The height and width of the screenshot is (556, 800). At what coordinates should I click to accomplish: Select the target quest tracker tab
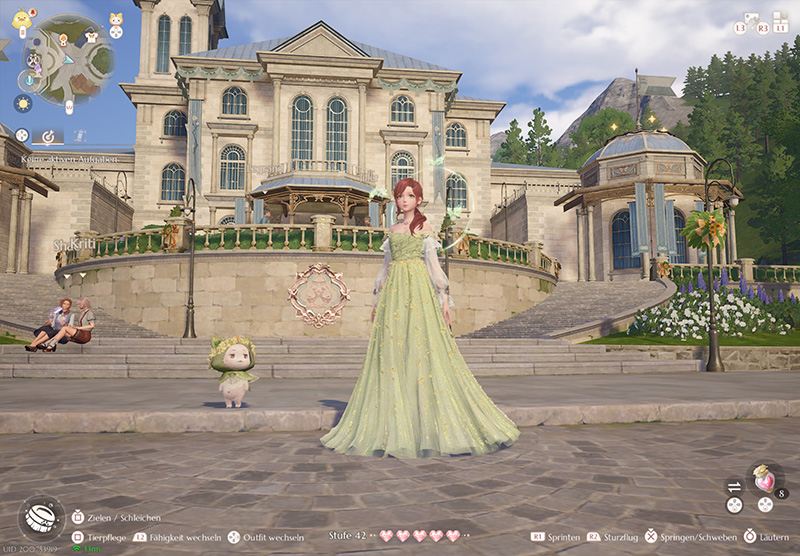click(x=47, y=136)
